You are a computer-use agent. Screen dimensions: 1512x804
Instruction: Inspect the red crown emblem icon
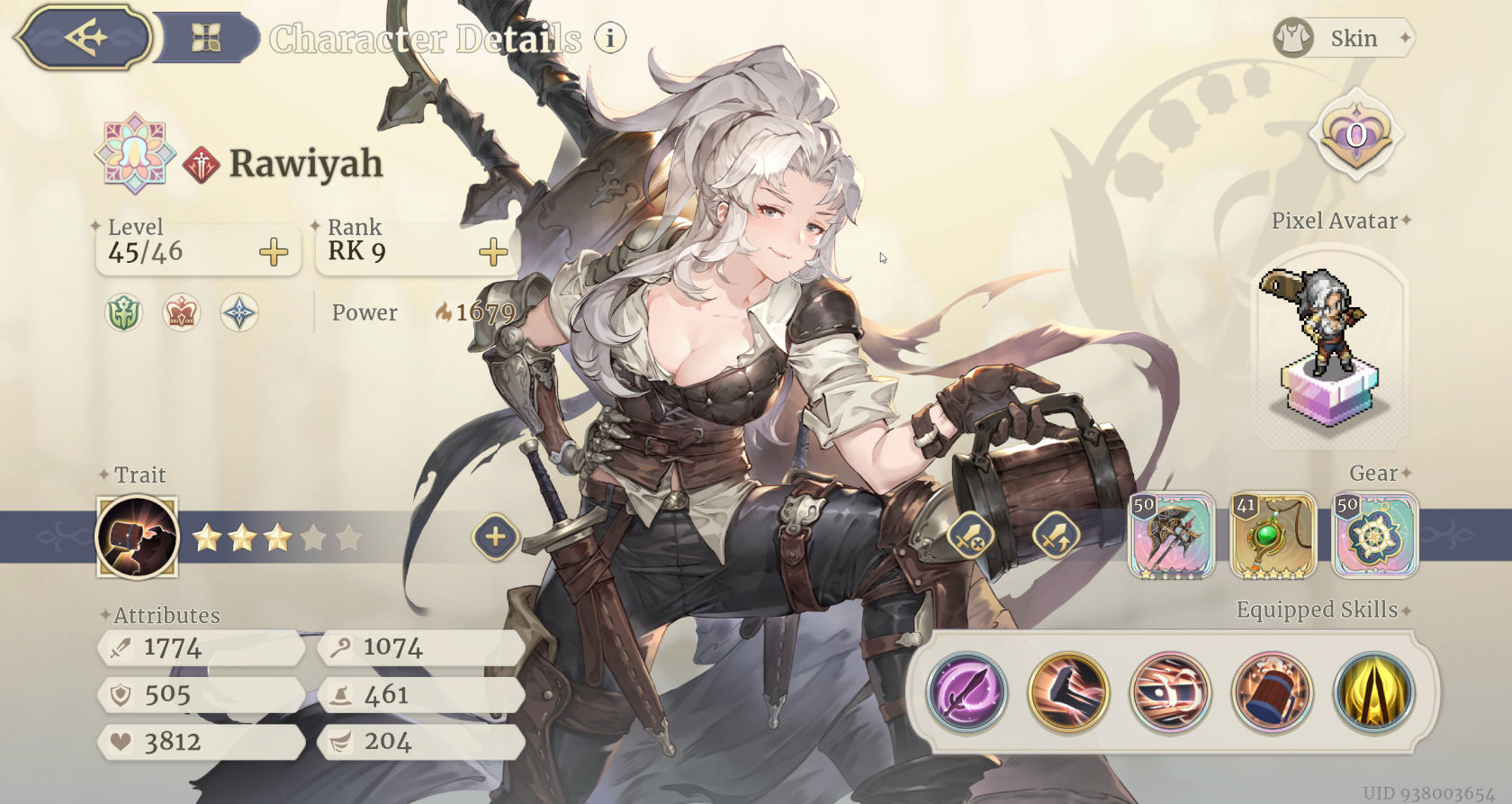point(182,313)
